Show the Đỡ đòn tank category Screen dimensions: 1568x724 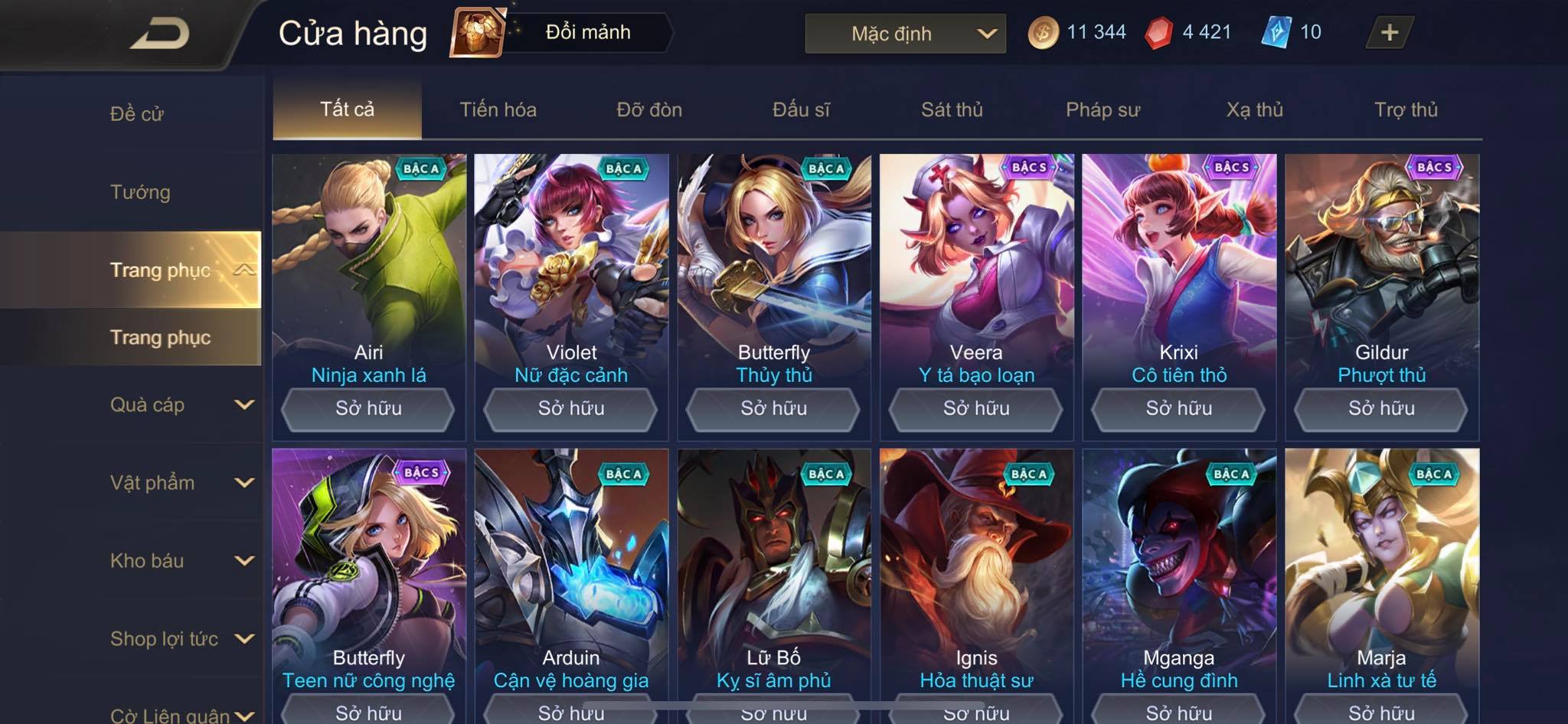[x=649, y=109]
